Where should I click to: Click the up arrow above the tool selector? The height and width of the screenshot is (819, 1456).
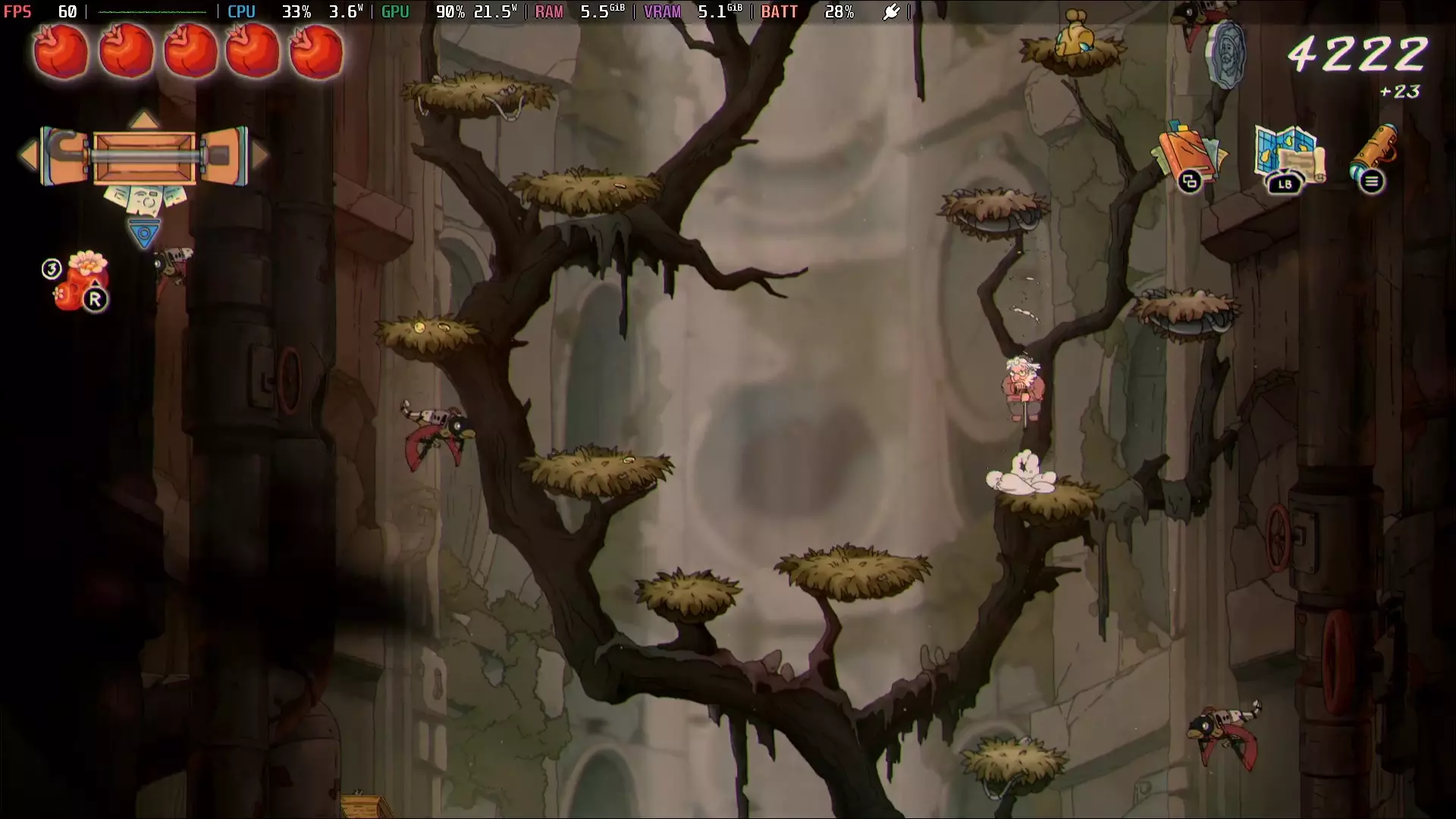click(x=144, y=120)
